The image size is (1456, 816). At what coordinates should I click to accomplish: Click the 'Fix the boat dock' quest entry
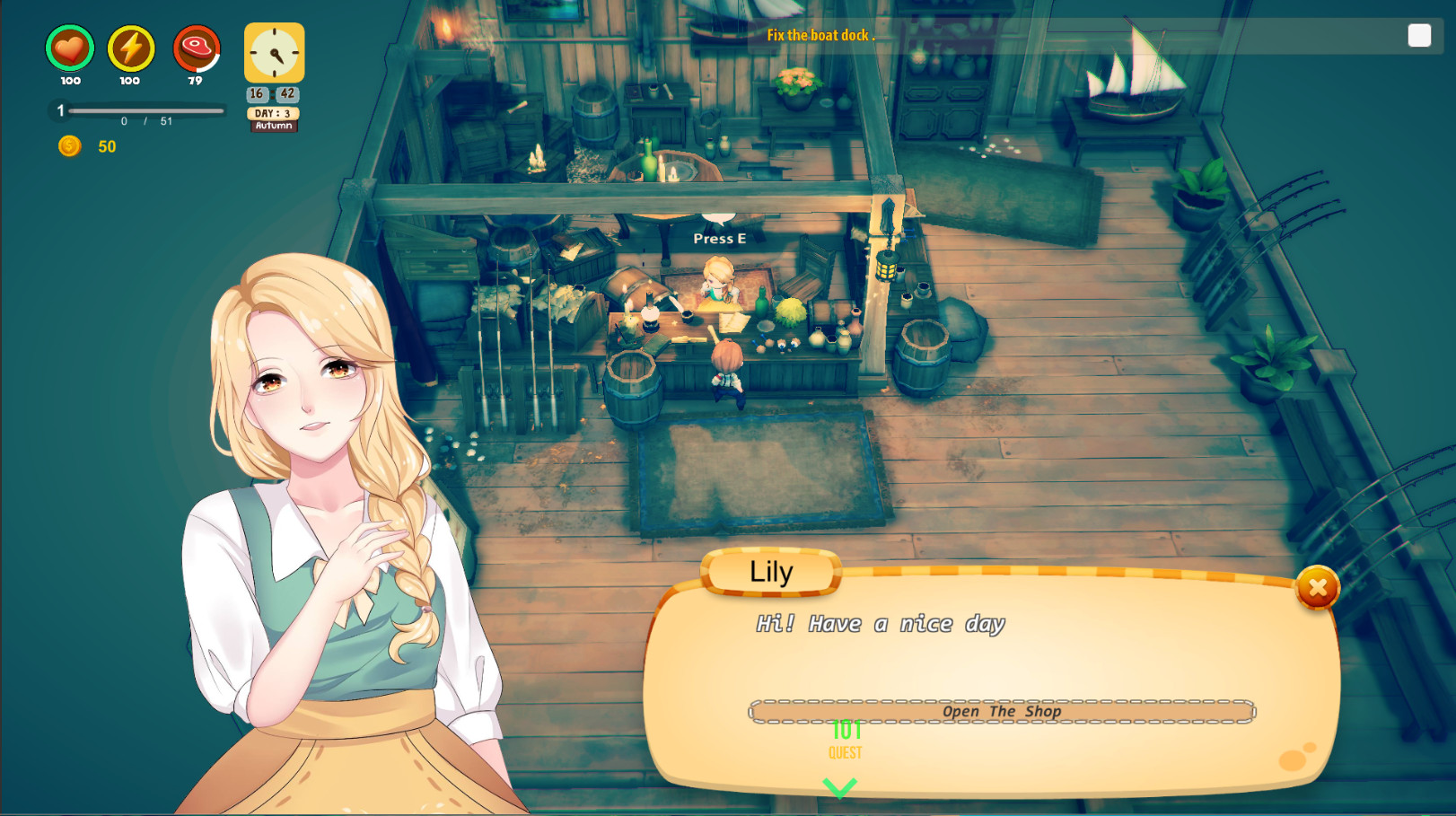pyautogui.click(x=820, y=36)
